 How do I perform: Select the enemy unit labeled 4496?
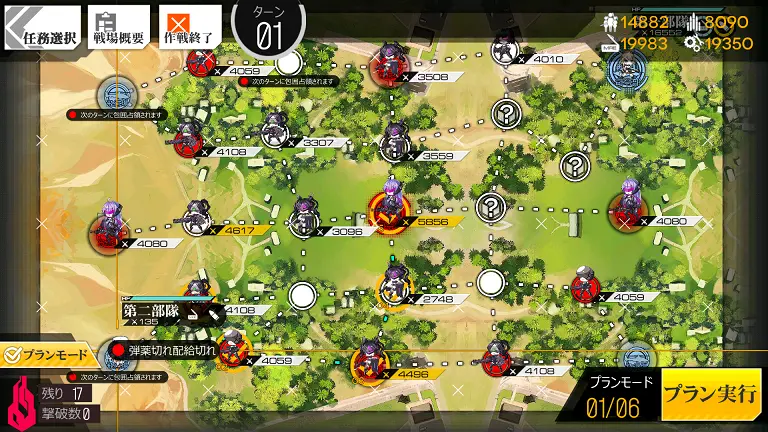pos(367,362)
